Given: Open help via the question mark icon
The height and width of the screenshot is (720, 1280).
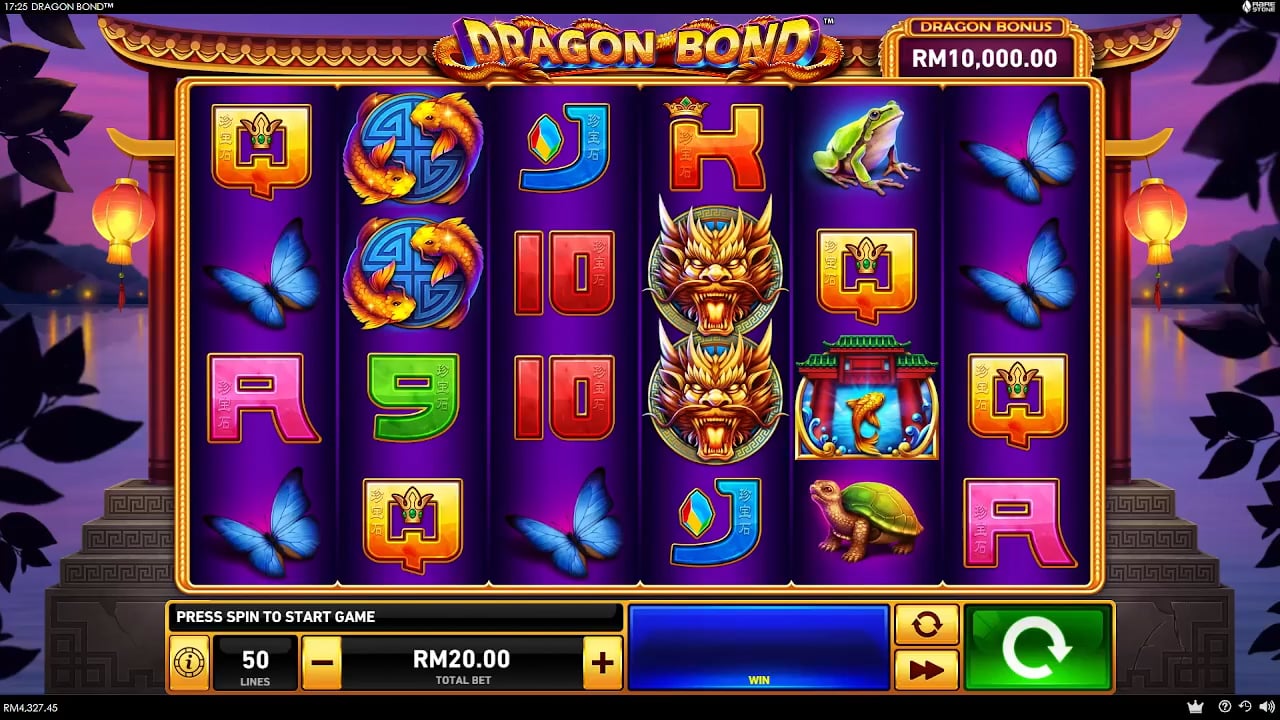Looking at the screenshot, I should (x=1224, y=707).
